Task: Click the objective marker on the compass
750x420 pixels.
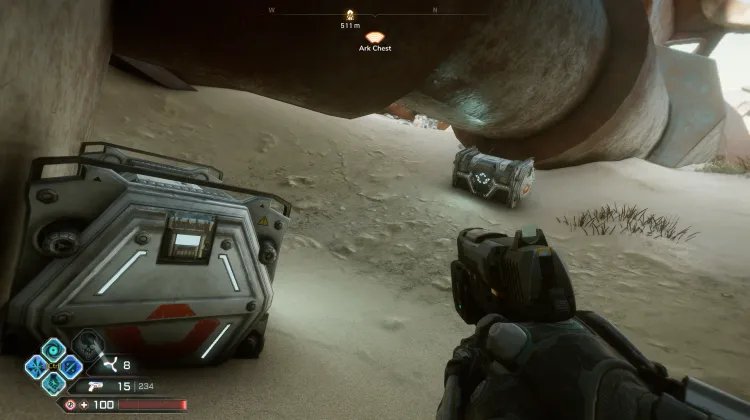Action: pyautogui.click(x=350, y=15)
